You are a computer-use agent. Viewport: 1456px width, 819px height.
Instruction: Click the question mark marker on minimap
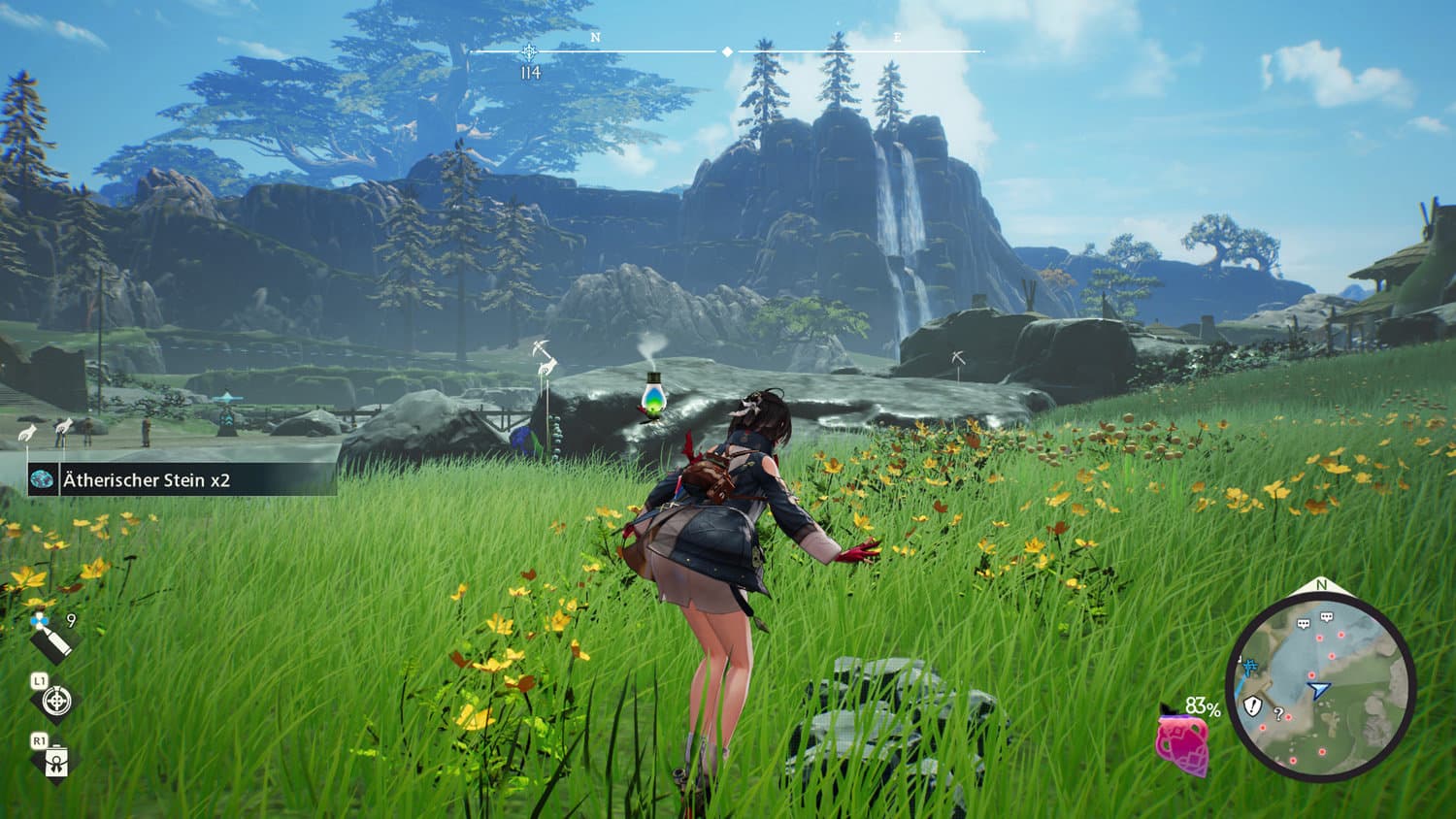click(x=1278, y=714)
